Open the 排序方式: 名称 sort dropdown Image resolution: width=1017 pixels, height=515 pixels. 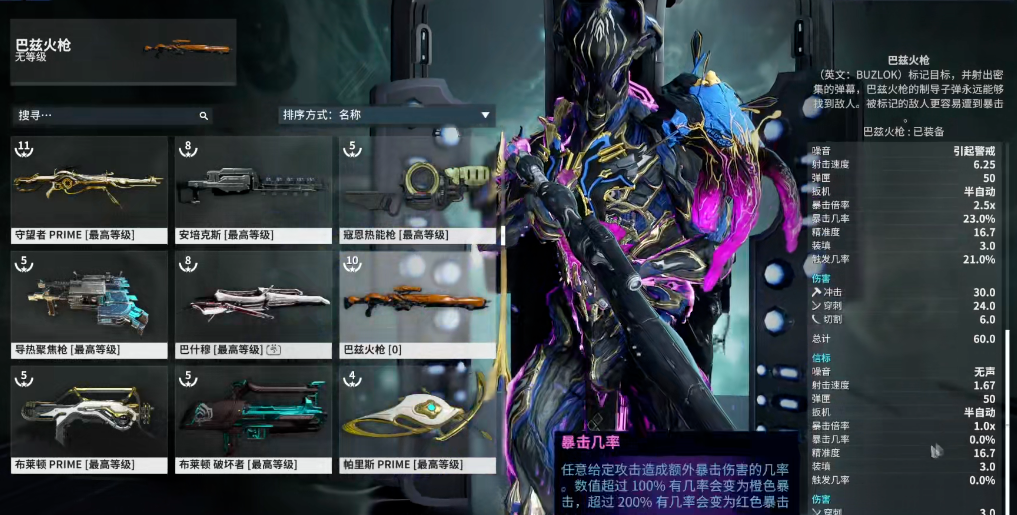pos(387,115)
